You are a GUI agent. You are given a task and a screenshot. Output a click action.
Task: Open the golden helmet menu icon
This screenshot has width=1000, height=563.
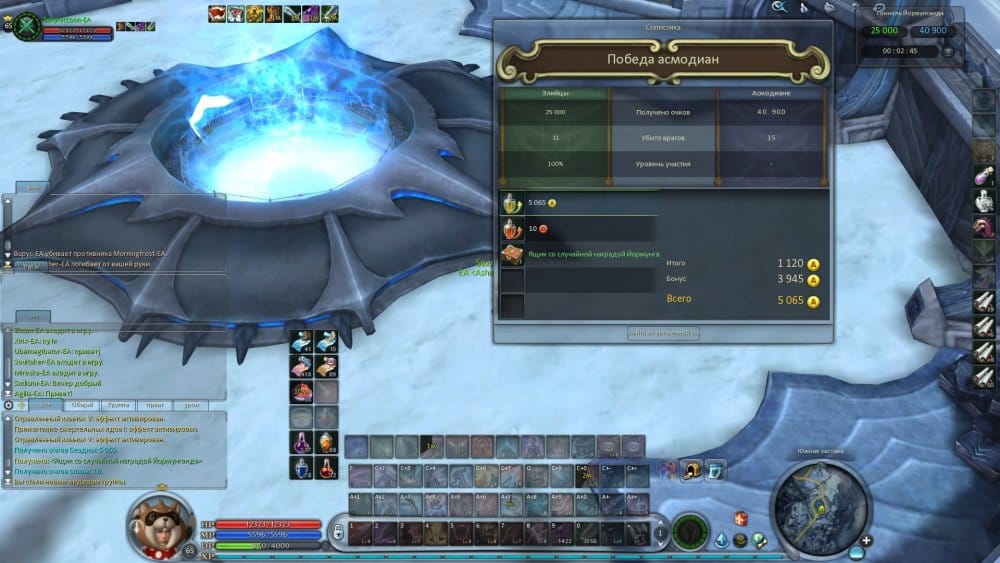click(x=690, y=468)
